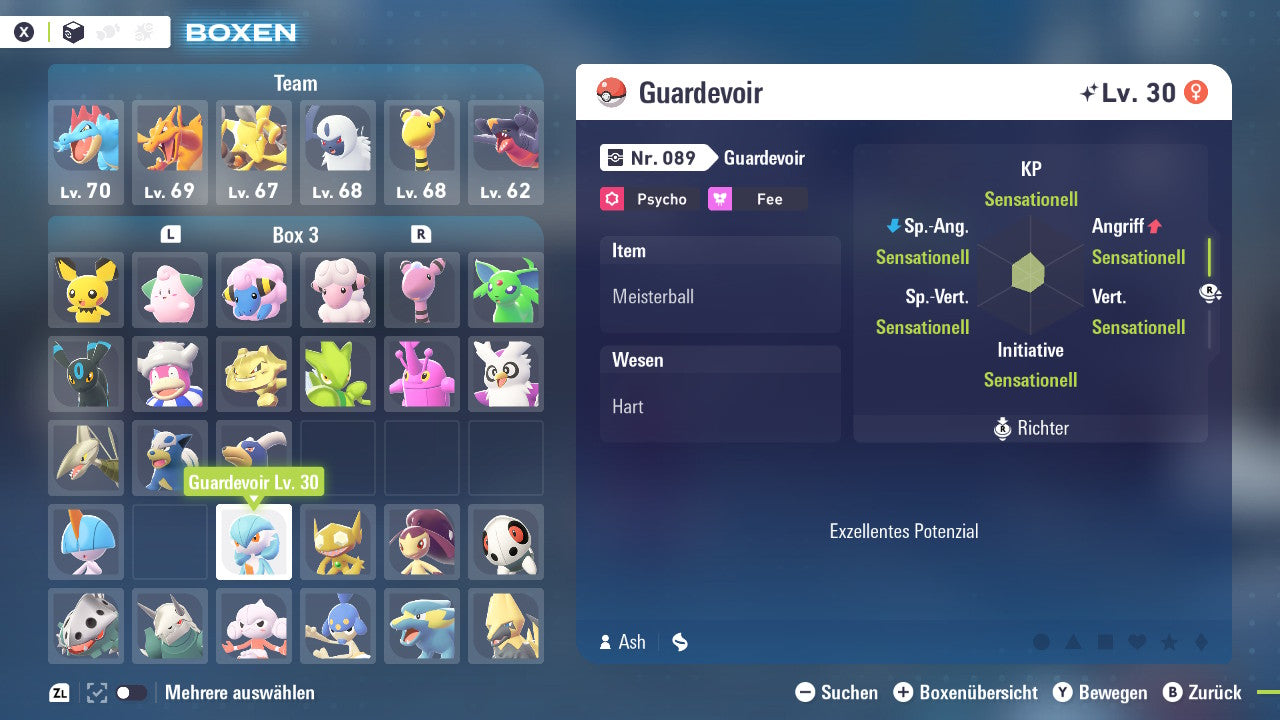
Task: Open the L arrow to switch to previous box
Action: (x=170, y=234)
